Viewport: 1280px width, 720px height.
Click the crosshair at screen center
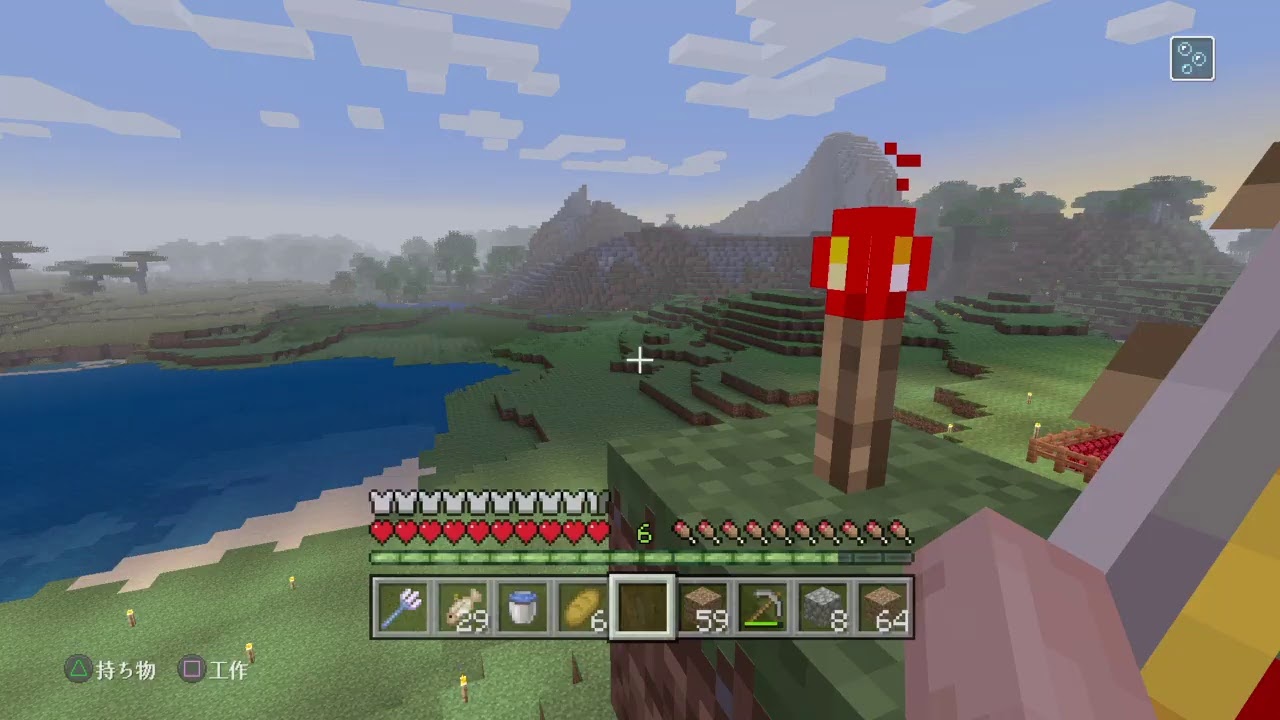(x=640, y=360)
